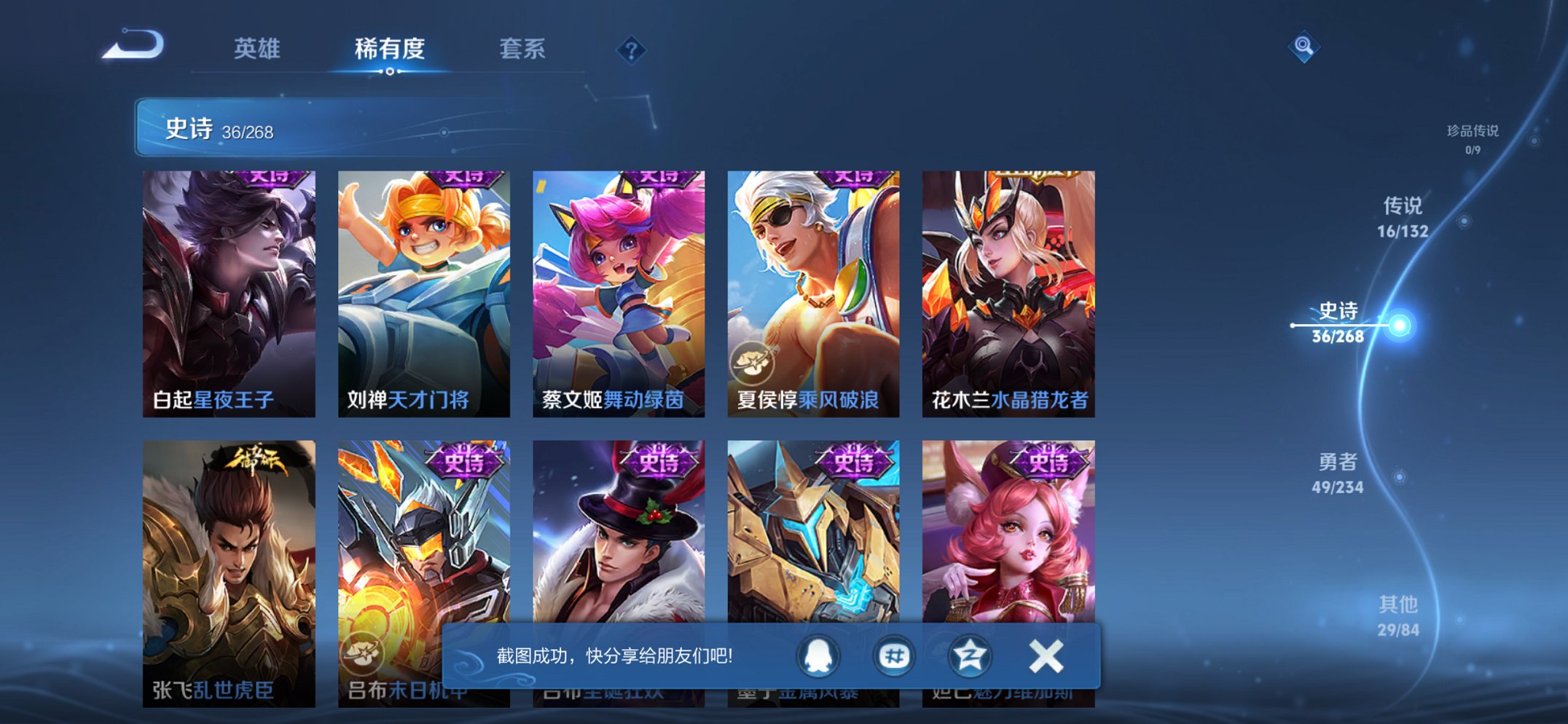
Task: Switch to the 套系 tab
Action: 522,50
